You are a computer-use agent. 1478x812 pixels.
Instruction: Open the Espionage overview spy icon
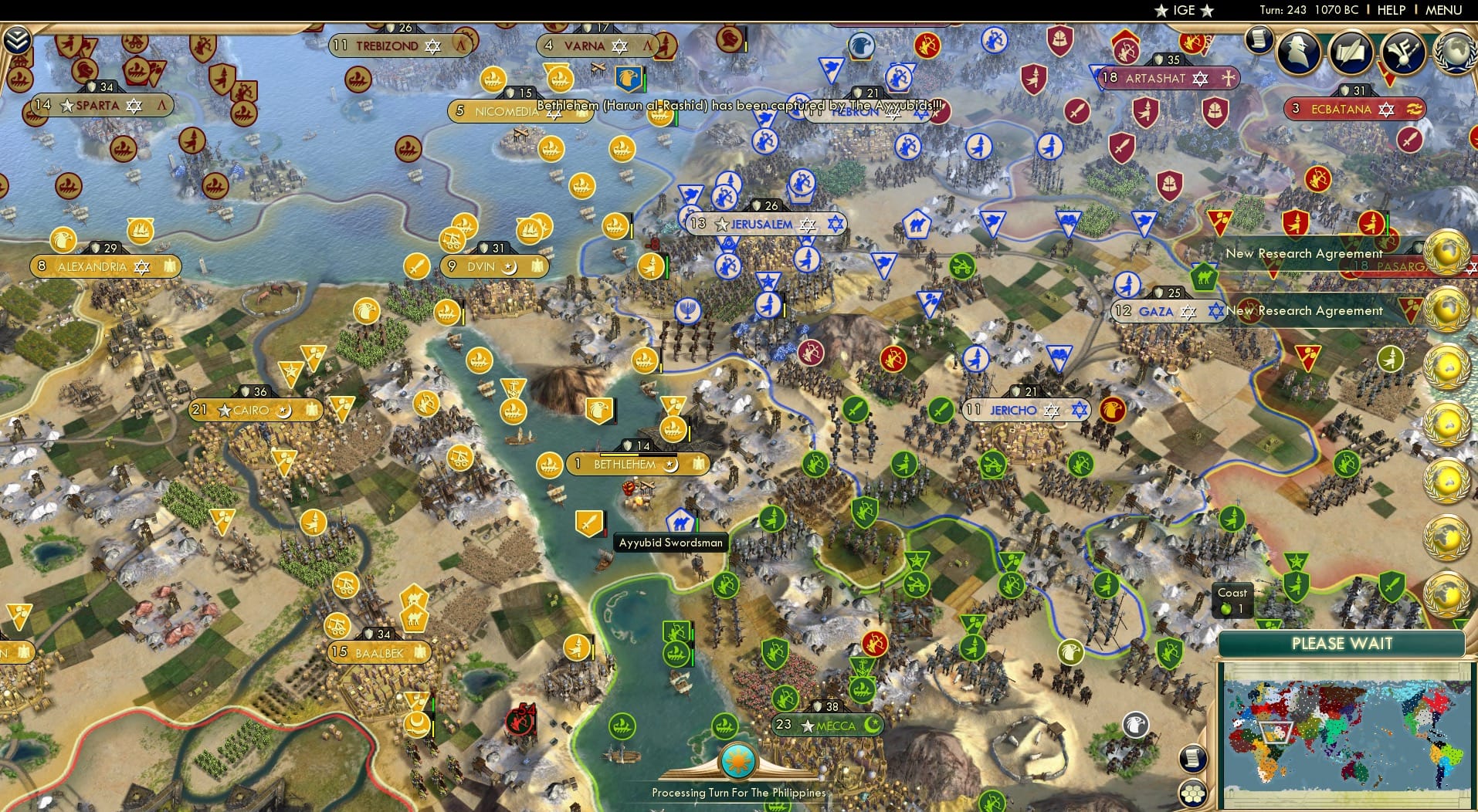click(x=1298, y=49)
